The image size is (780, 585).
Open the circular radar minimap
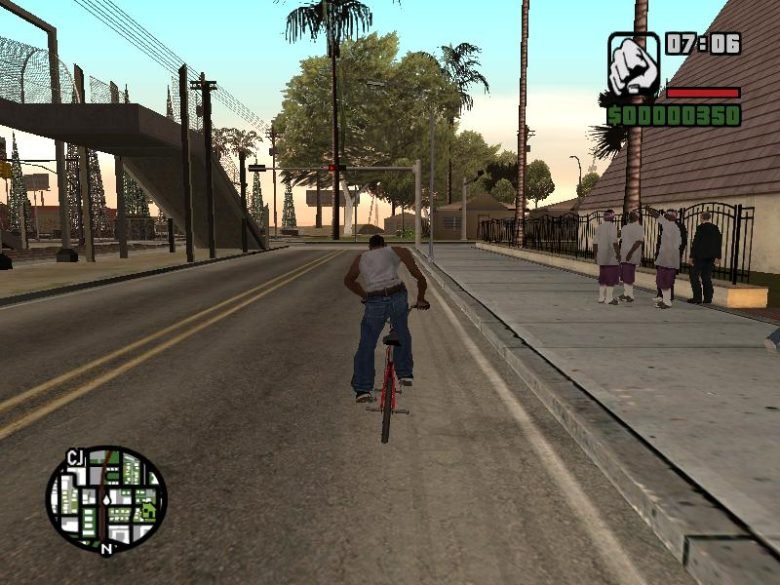(x=105, y=498)
